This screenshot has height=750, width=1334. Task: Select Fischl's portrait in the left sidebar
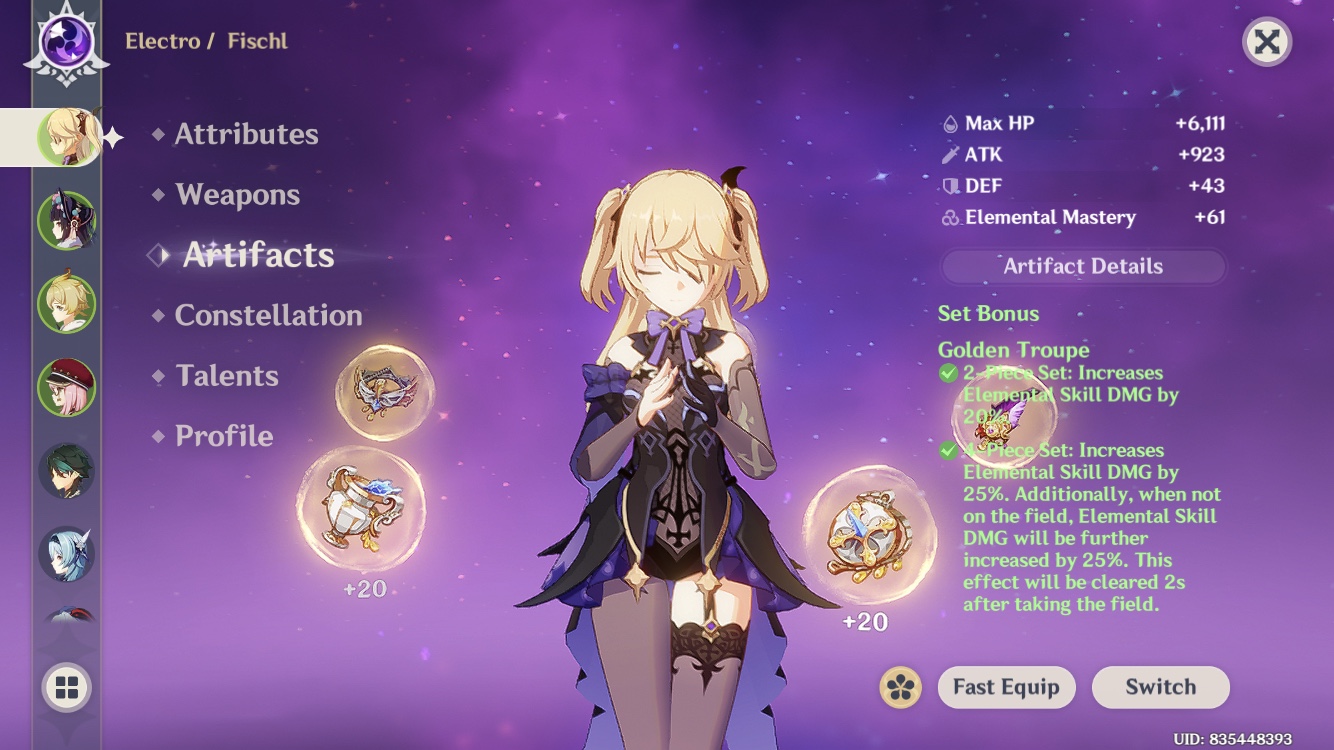[66, 137]
